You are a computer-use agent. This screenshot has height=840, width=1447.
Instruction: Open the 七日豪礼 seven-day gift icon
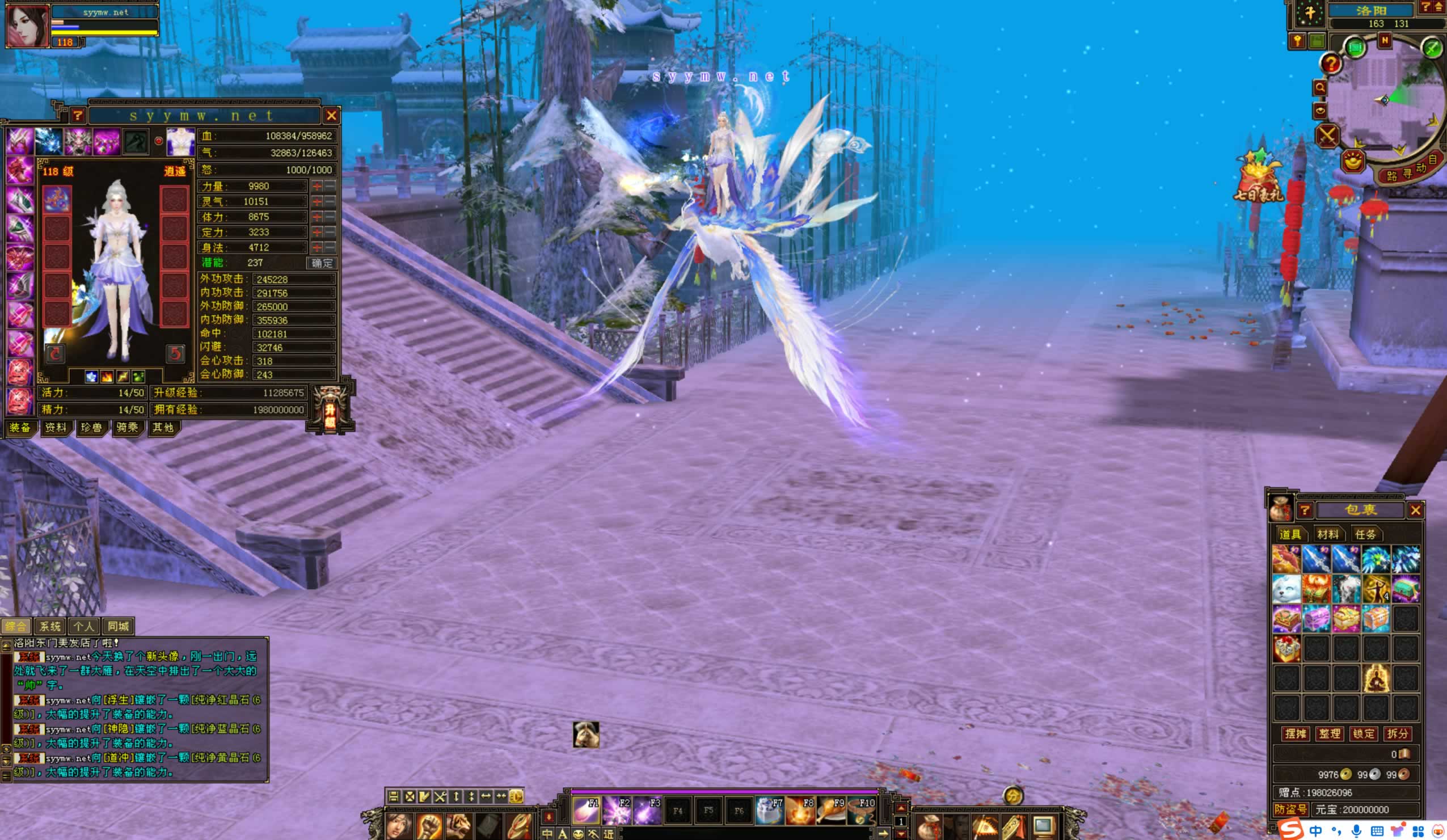tap(1259, 178)
